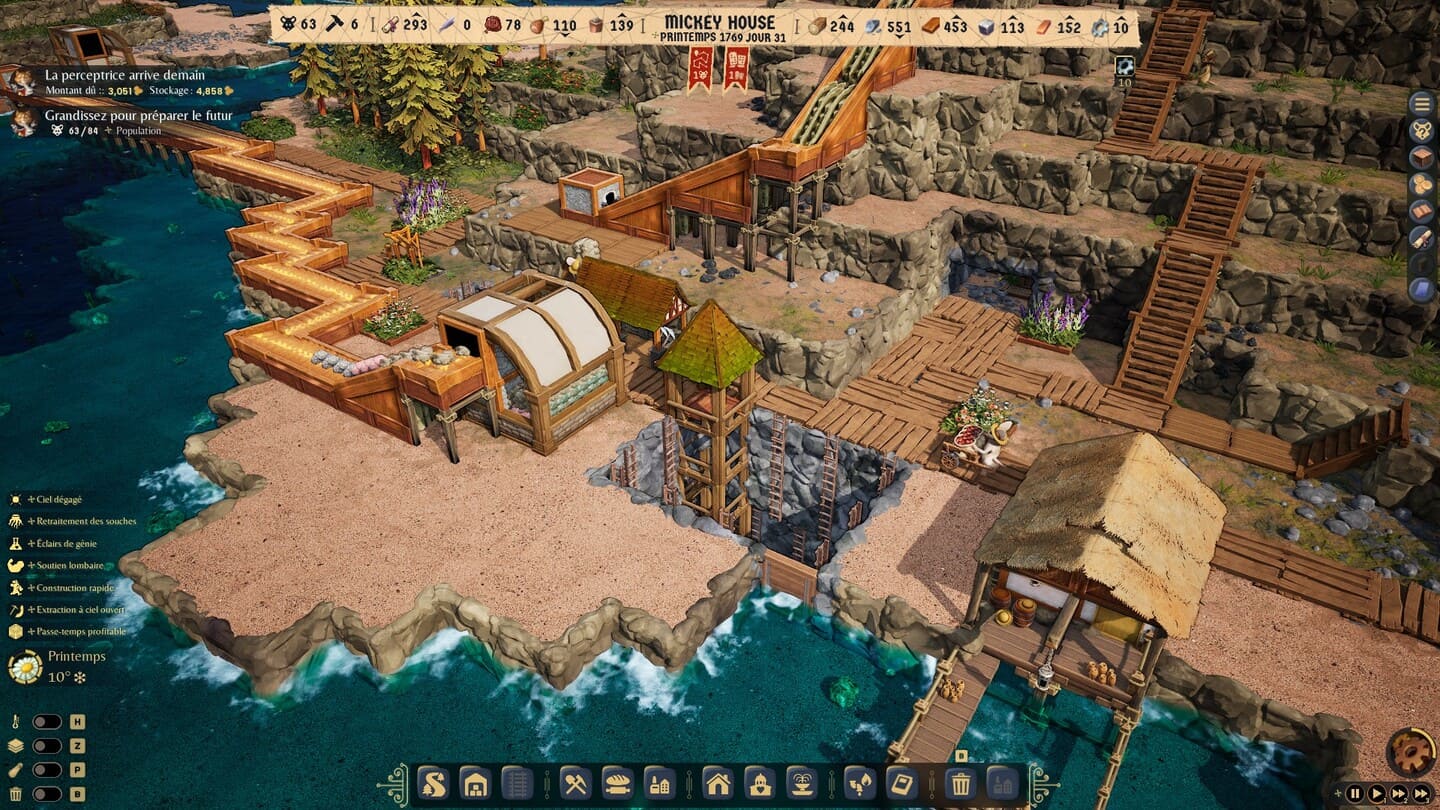Select the 'La perceptrice arrive demain' notification
Viewport: 1440px width, 810px height.
125,76
